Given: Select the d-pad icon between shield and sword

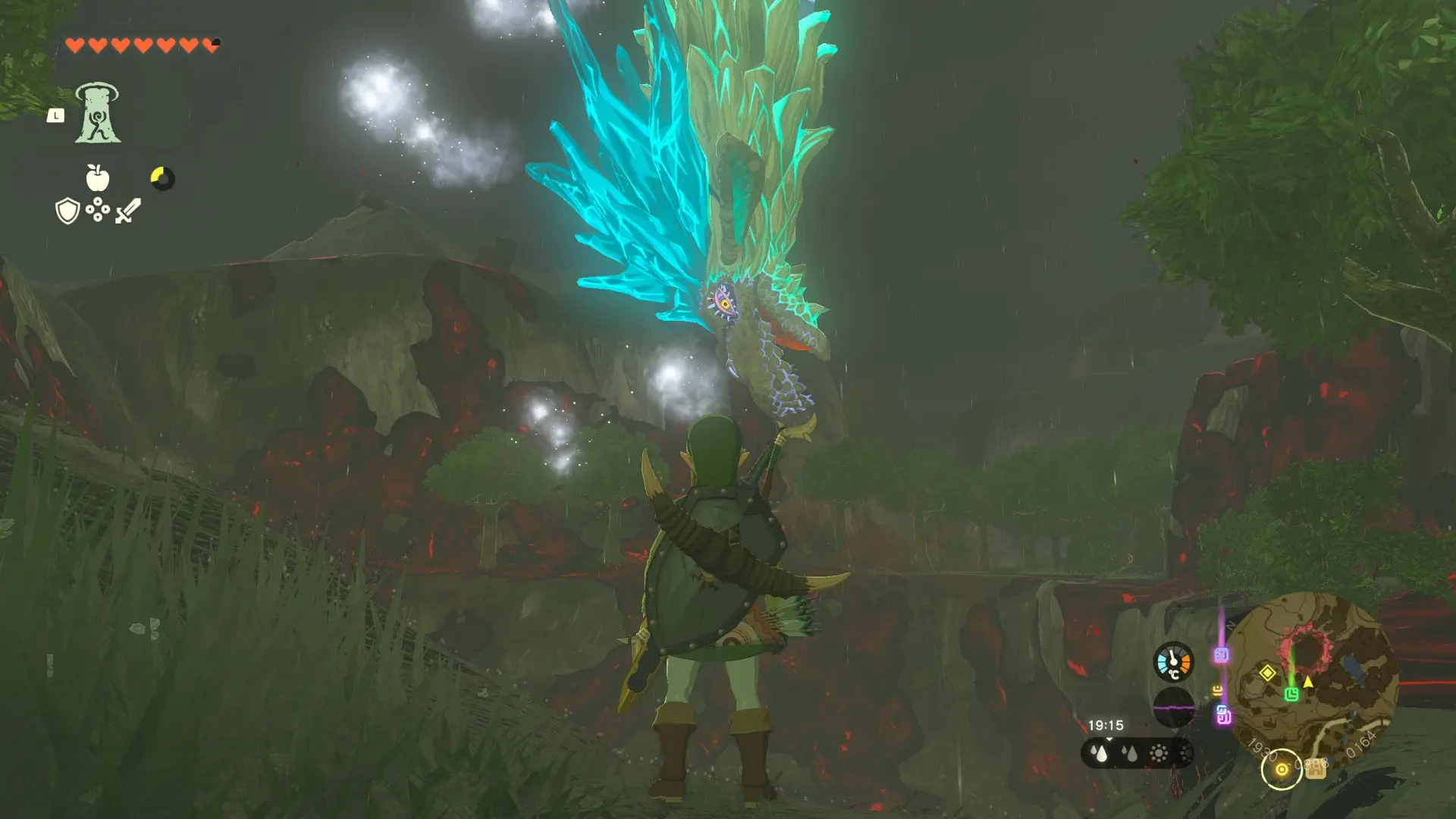Looking at the screenshot, I should pyautogui.click(x=97, y=209).
